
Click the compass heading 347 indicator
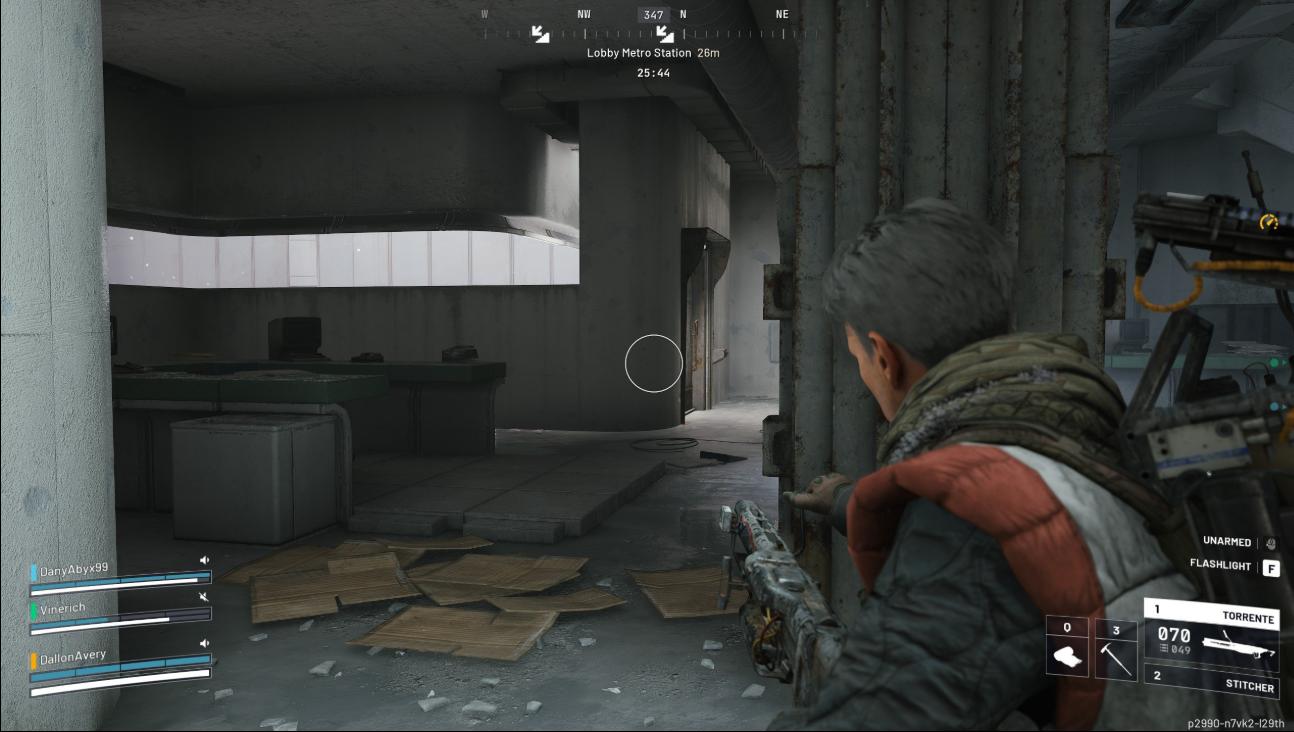coord(653,15)
